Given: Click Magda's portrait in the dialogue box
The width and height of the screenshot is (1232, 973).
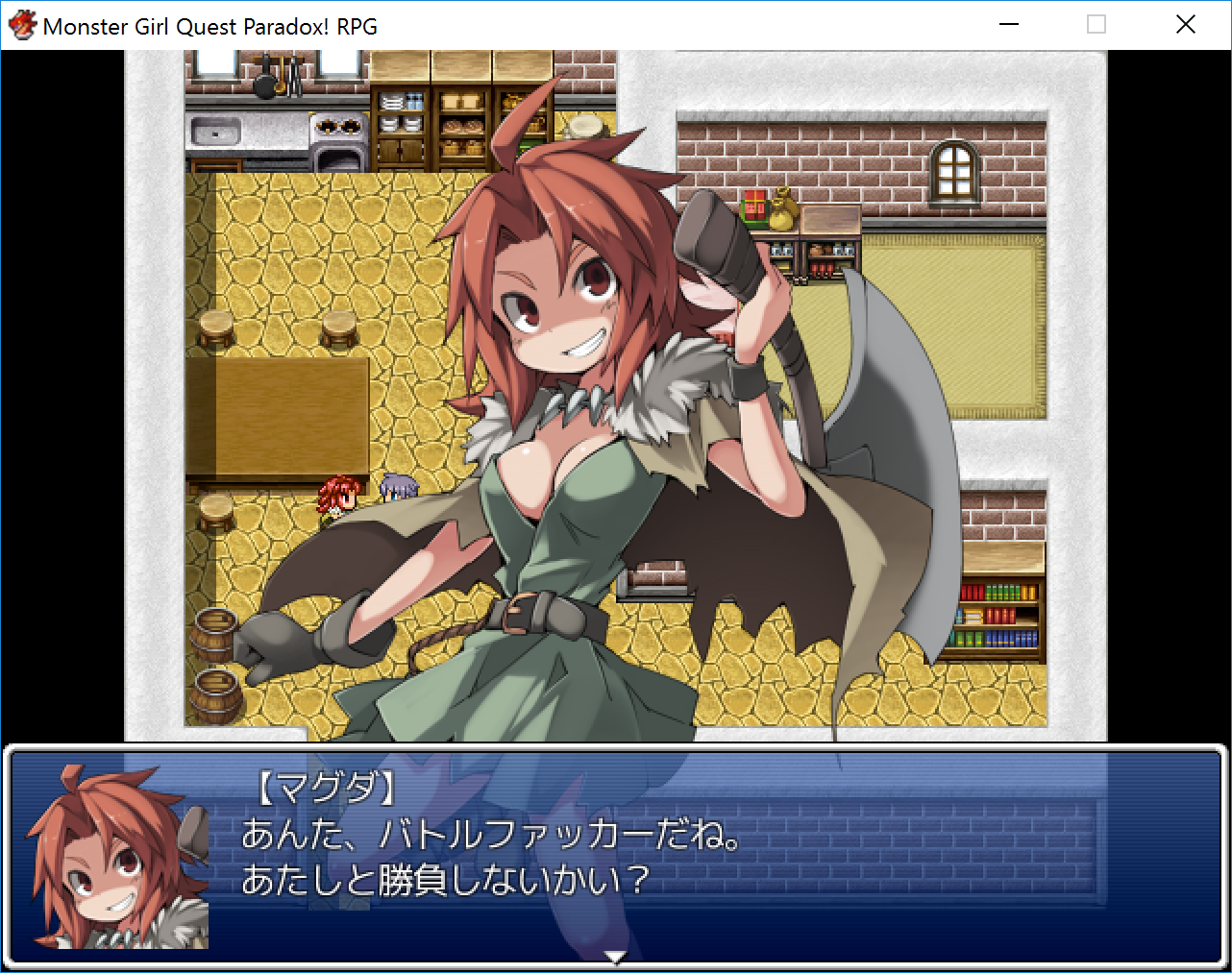Looking at the screenshot, I should coord(111,854).
